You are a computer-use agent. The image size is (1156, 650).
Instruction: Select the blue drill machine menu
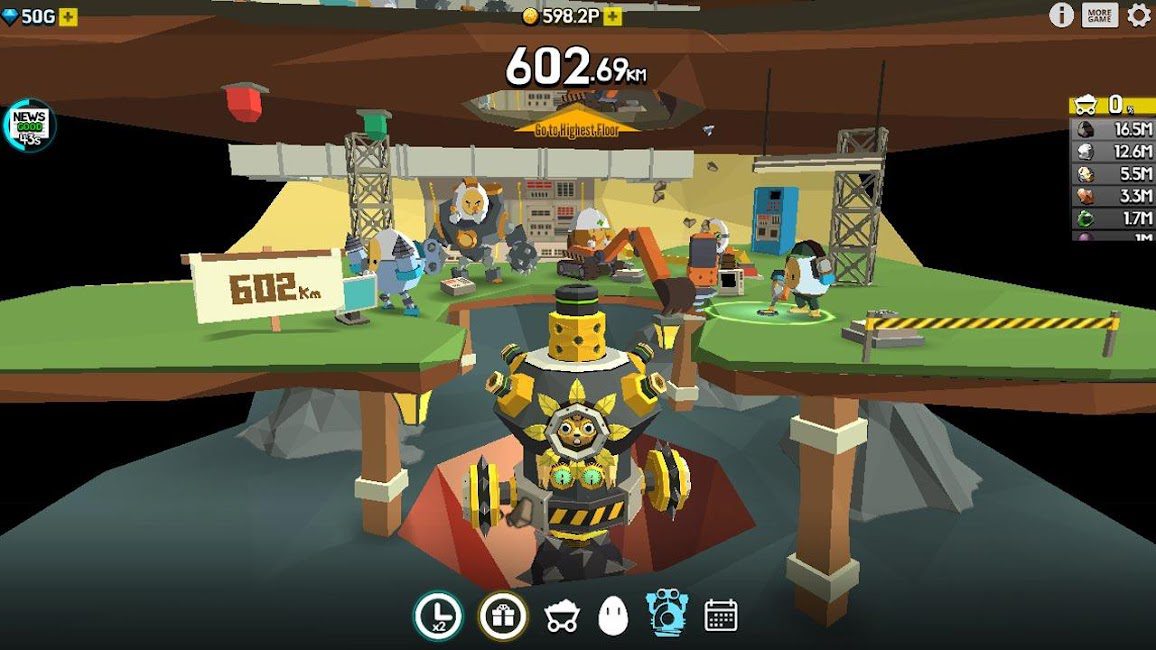[665, 614]
